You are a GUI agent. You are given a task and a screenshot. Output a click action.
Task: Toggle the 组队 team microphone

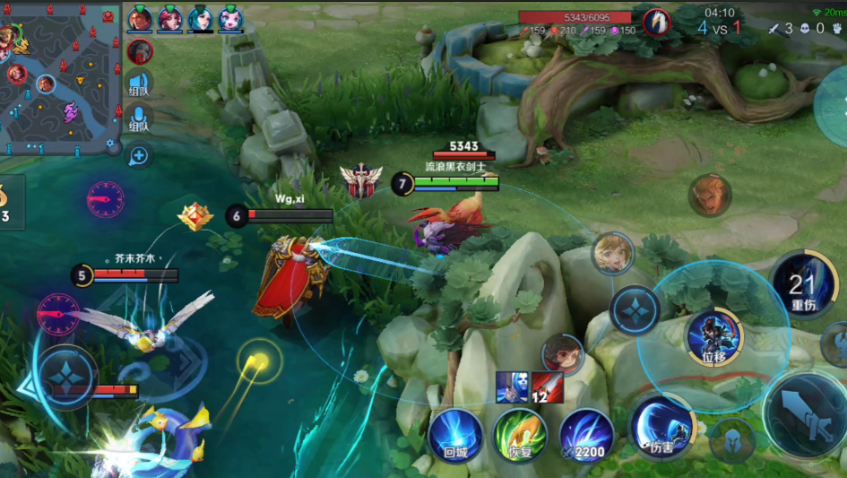click(x=139, y=120)
